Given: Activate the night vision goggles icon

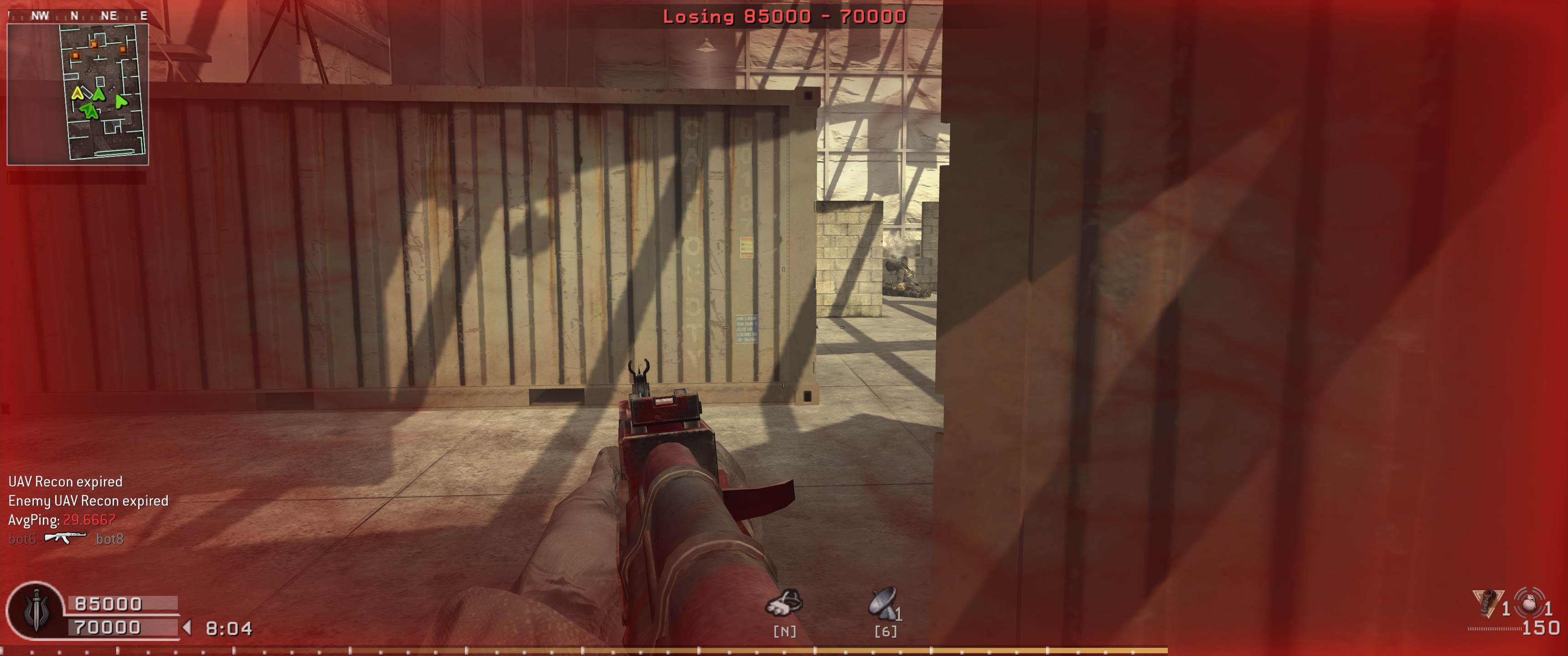Looking at the screenshot, I should (x=784, y=603).
